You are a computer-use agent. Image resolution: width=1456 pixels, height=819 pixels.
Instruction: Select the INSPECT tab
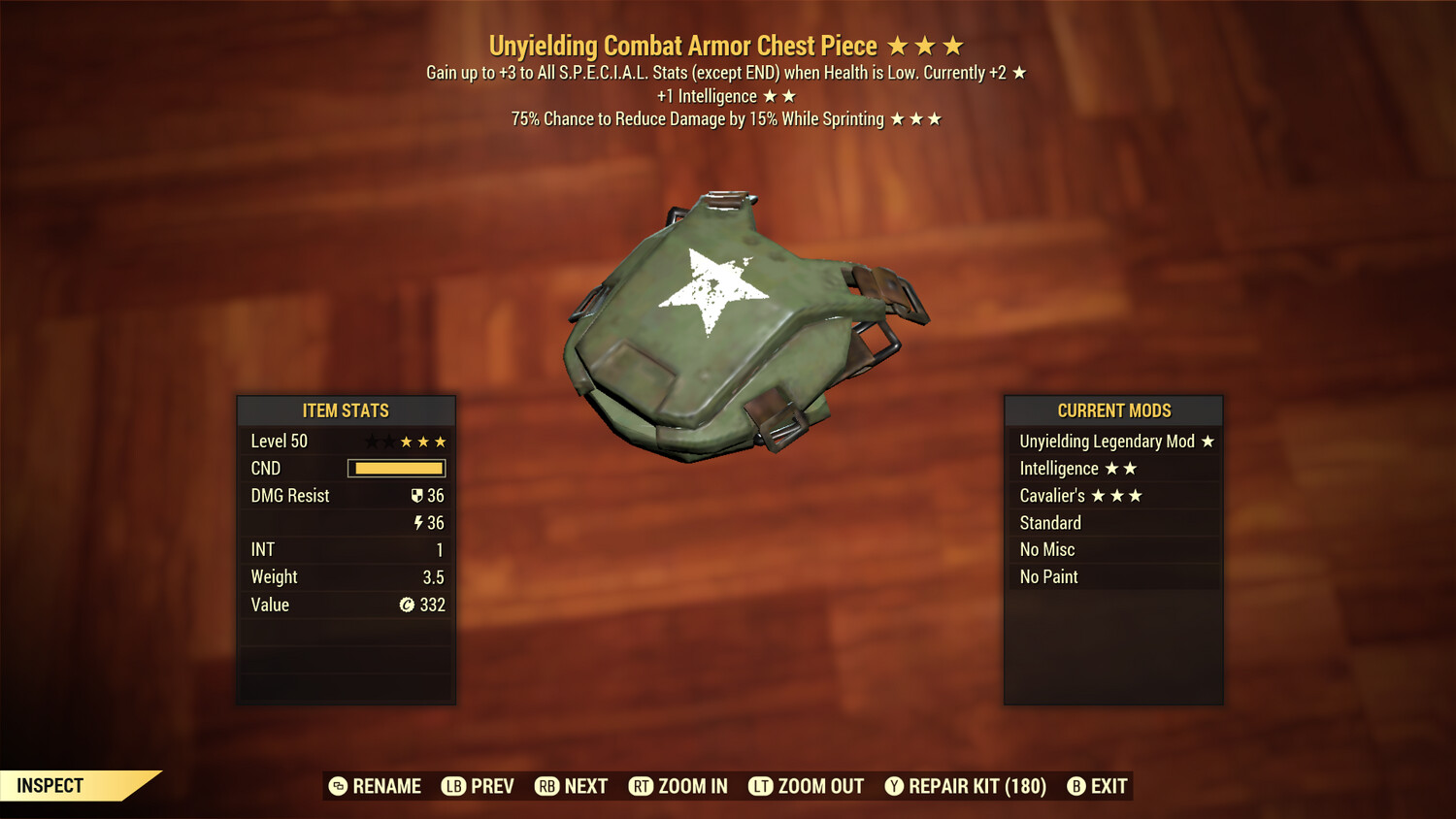point(49,786)
